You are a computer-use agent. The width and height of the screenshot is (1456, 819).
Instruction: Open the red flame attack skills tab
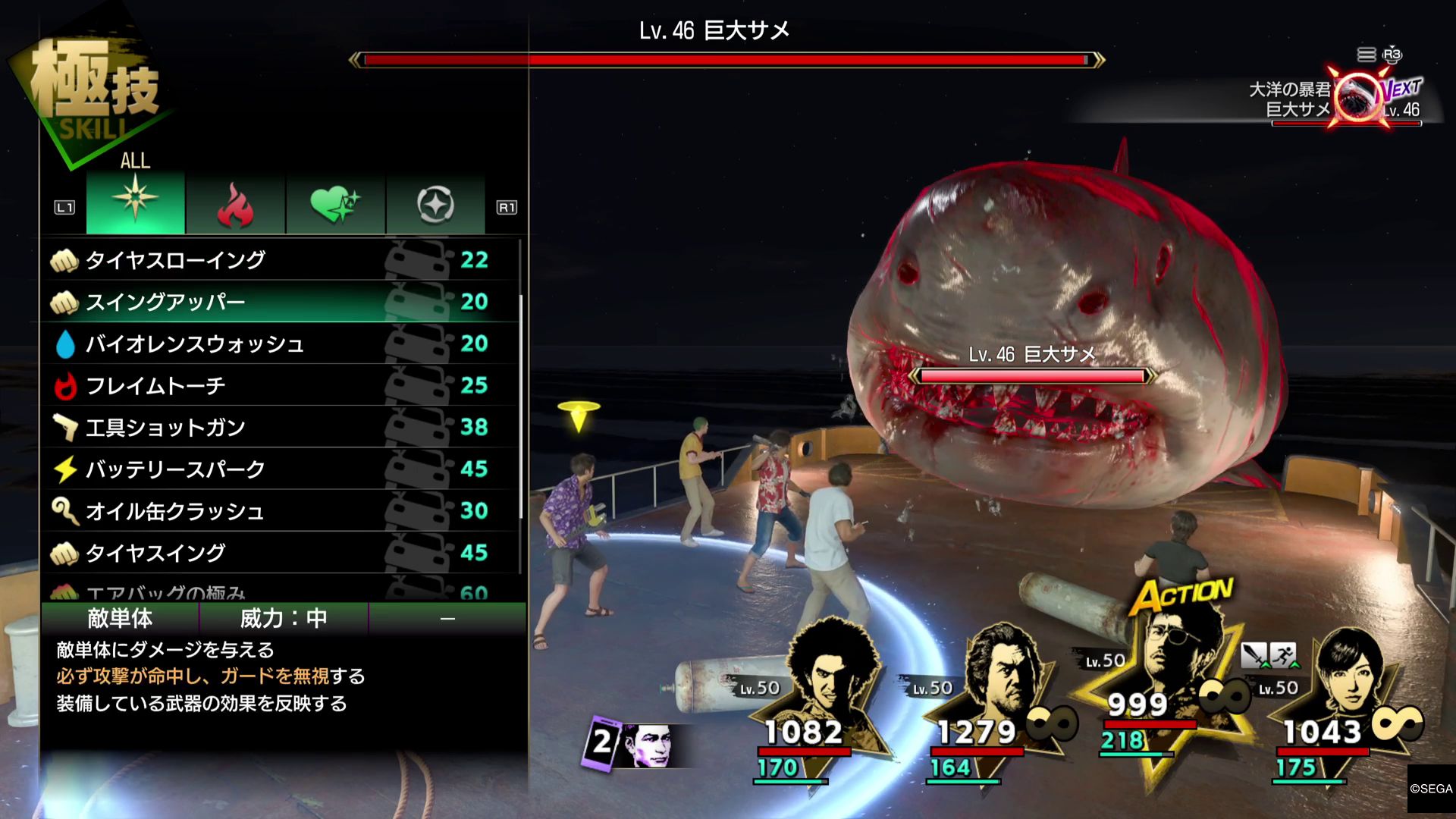pyautogui.click(x=235, y=204)
